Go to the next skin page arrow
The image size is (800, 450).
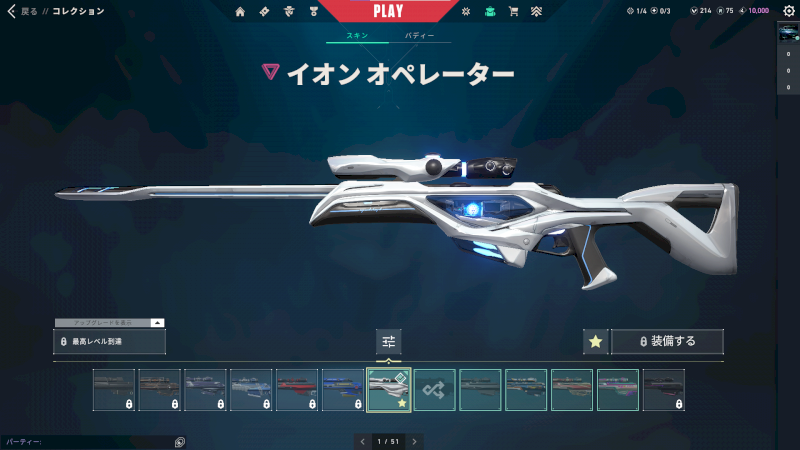click(414, 440)
